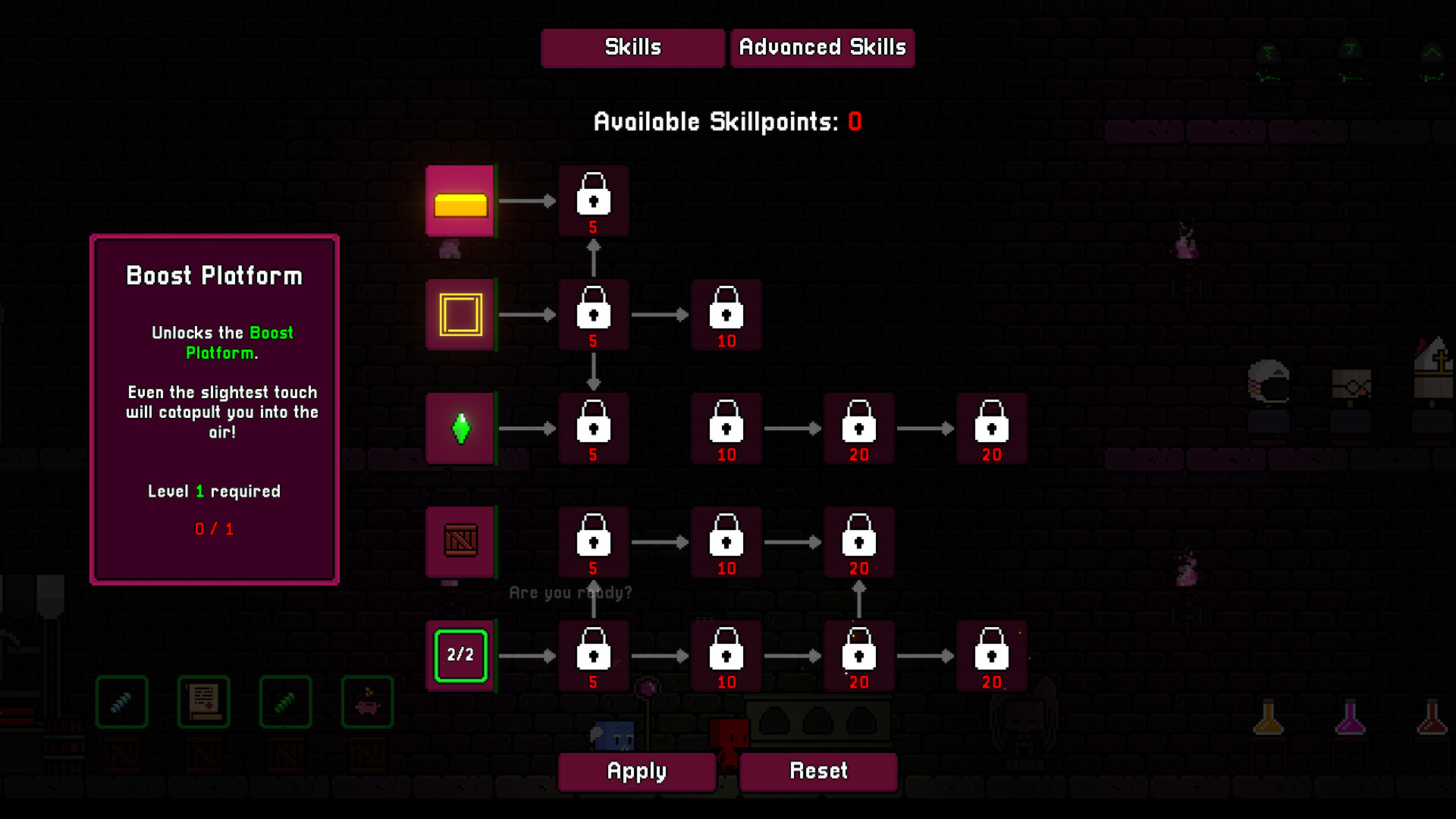The height and width of the screenshot is (819, 1456).
Task: Unlock the 10-point skill in crystal row
Action: 726,428
